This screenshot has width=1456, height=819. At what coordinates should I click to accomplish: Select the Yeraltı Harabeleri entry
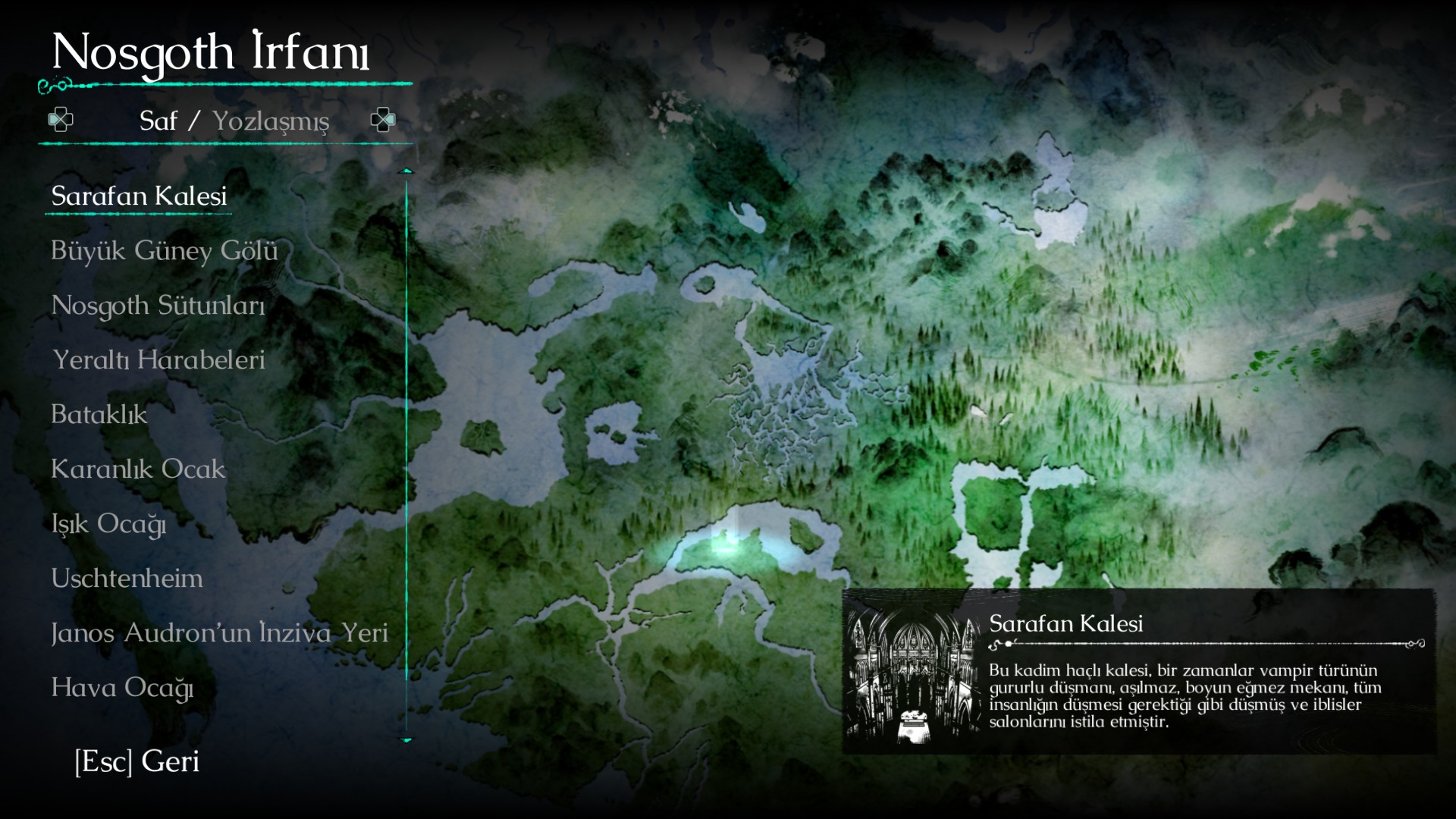[x=158, y=360]
